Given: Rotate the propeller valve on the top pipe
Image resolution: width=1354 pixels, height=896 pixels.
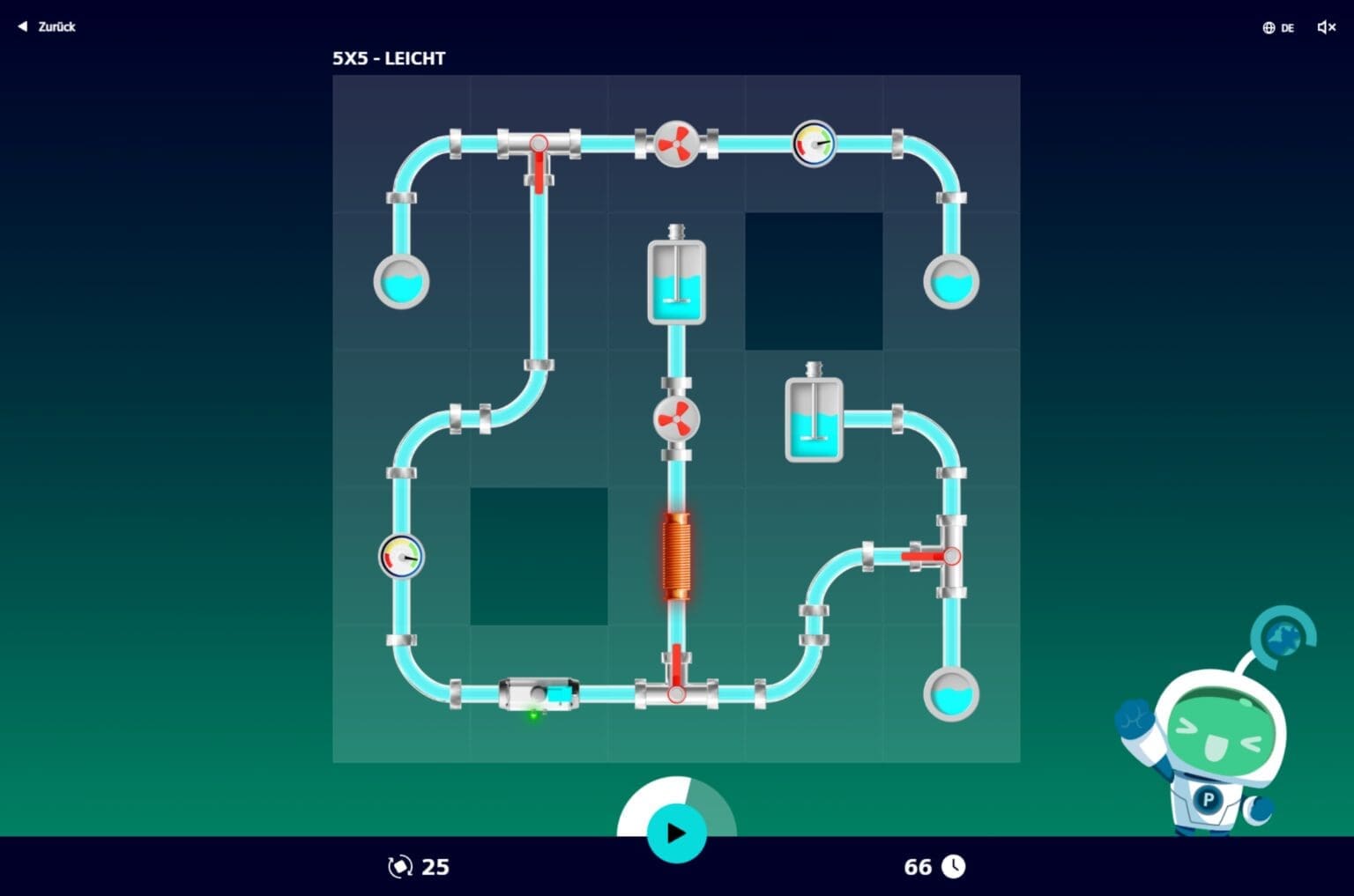Looking at the screenshot, I should pyautogui.click(x=676, y=144).
